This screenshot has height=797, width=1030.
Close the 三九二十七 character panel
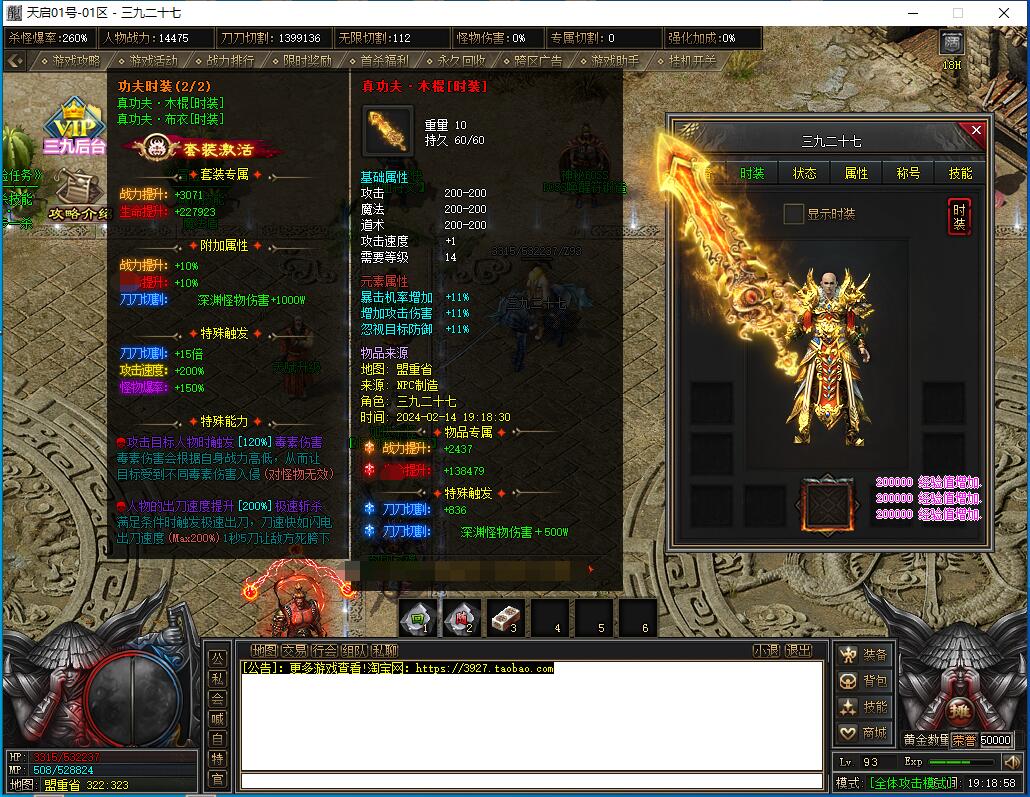[976, 131]
